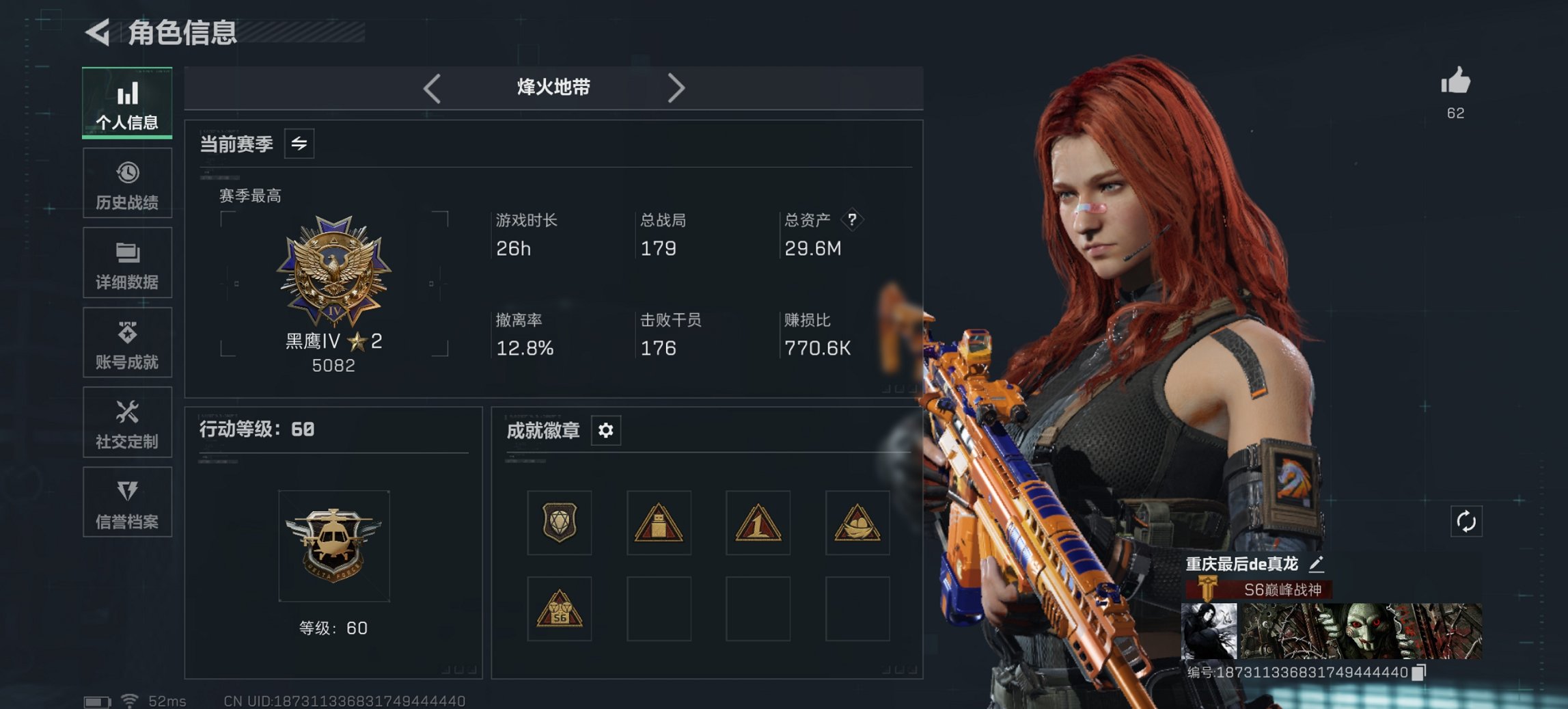Image resolution: width=1568 pixels, height=709 pixels.
Task: Advance to next mode using the right chevron
Action: pos(677,88)
